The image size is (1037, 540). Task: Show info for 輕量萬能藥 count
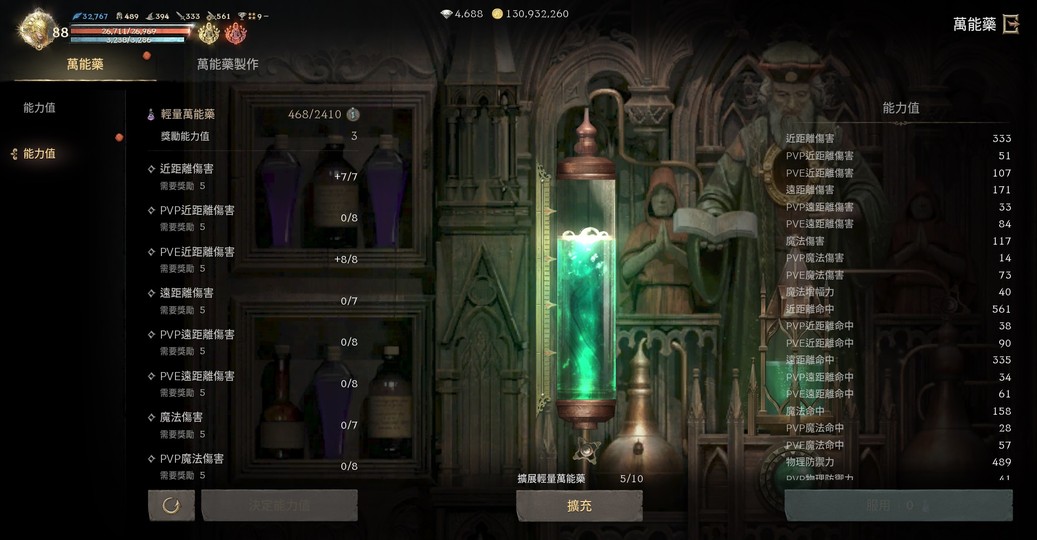point(353,115)
